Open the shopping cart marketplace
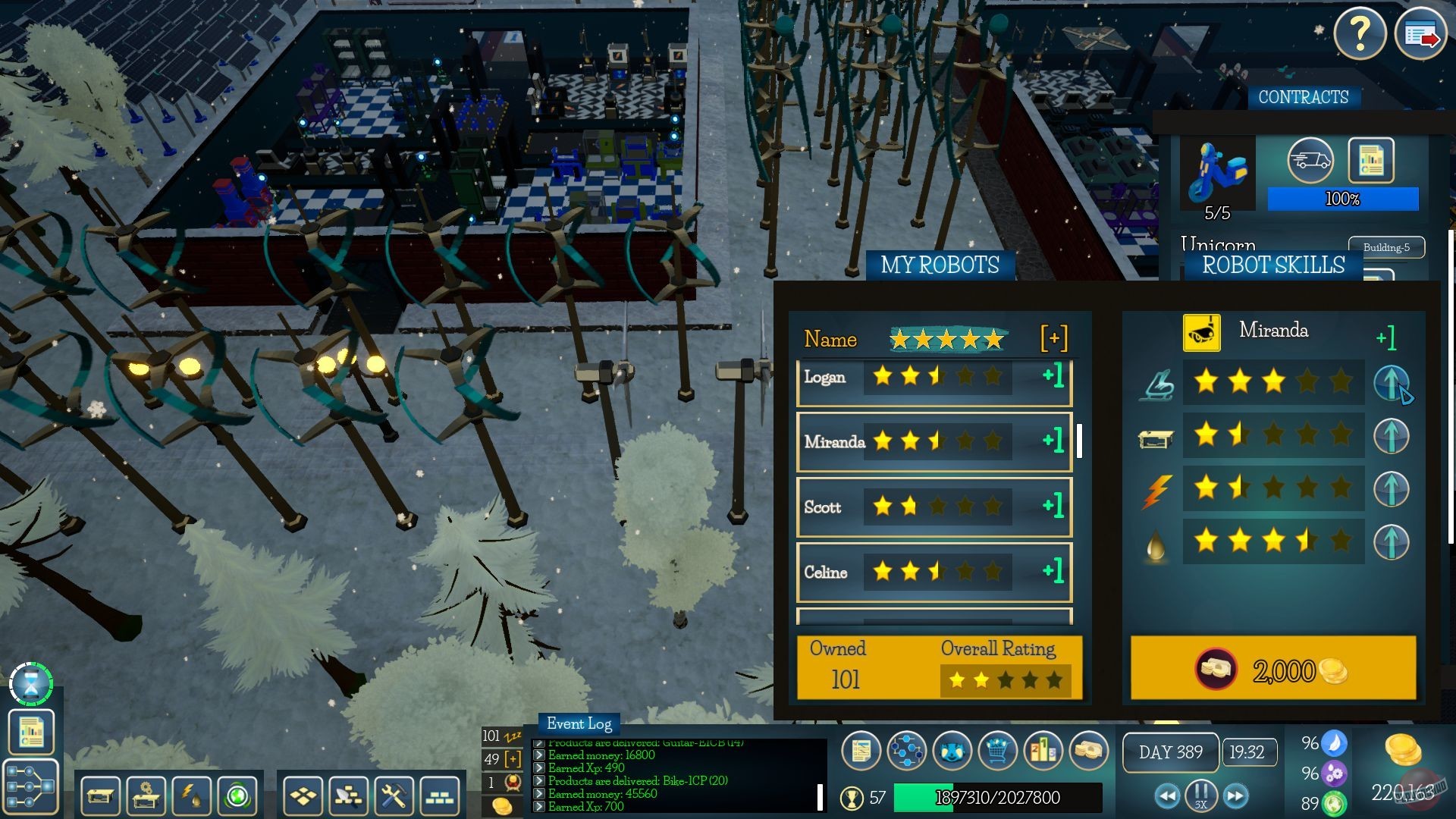1456x819 pixels. (x=998, y=751)
